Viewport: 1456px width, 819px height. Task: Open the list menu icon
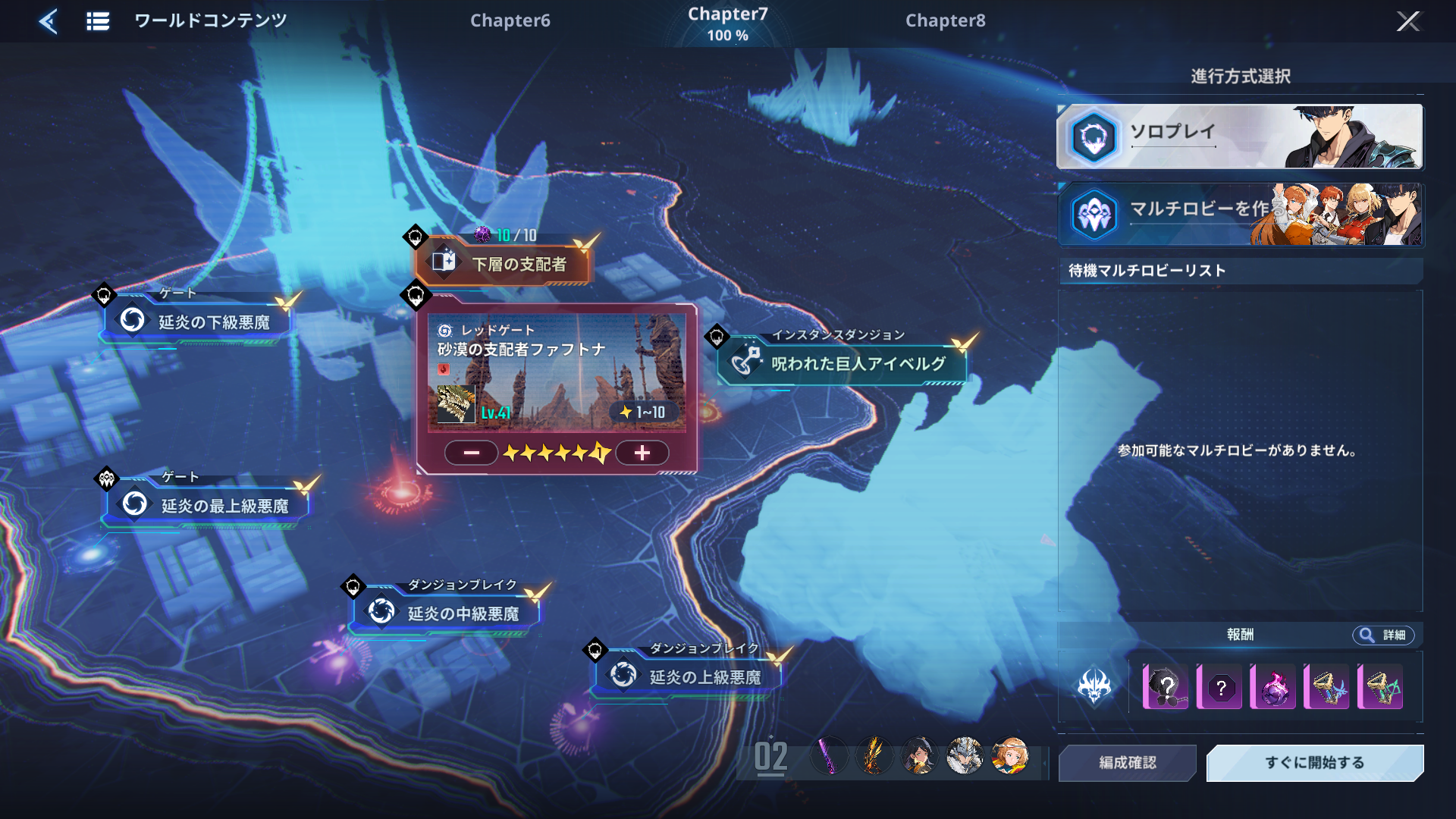[x=98, y=21]
